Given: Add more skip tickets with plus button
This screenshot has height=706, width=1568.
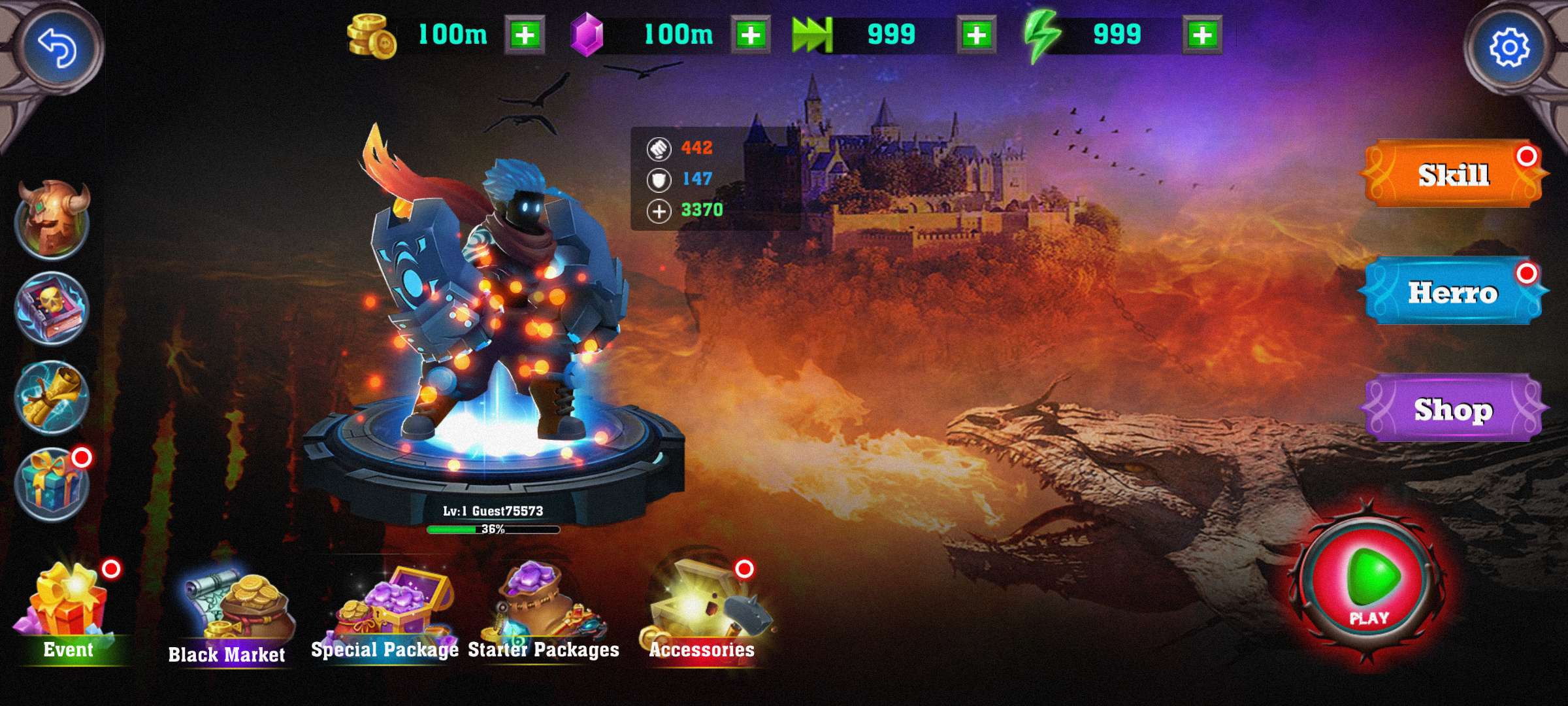Looking at the screenshot, I should click(x=977, y=35).
